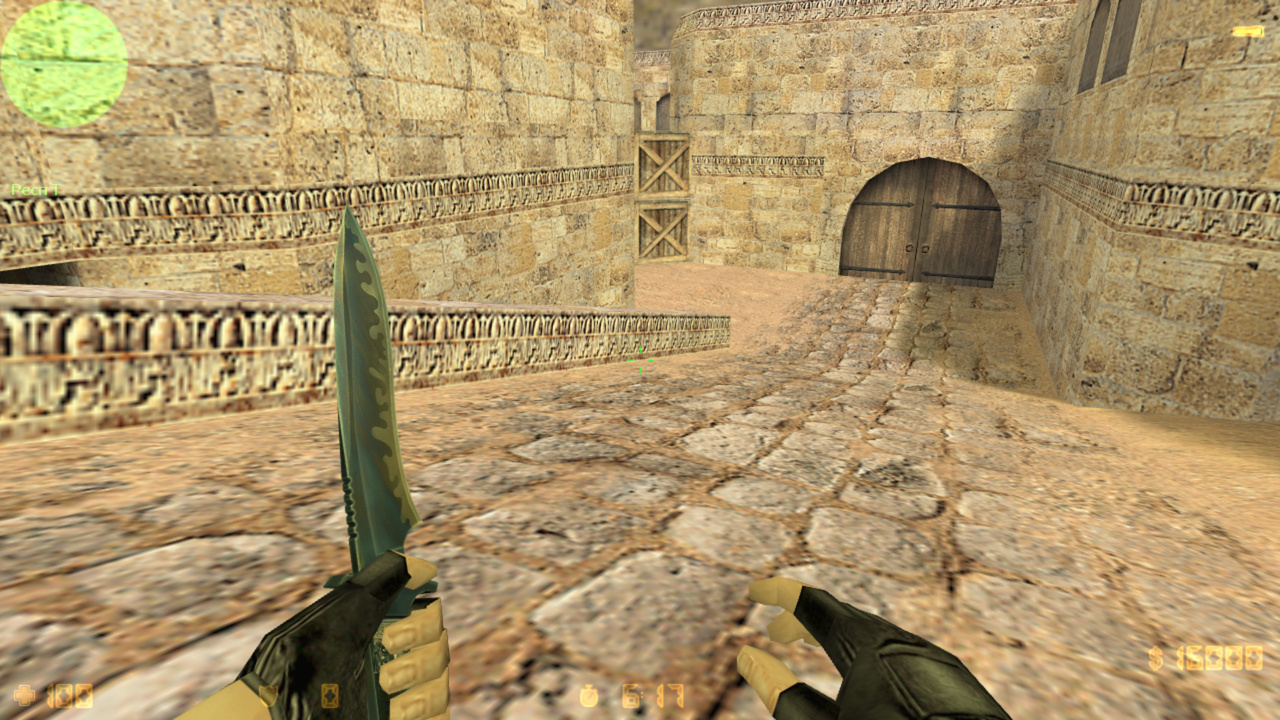Click the armor shield icon
The width and height of the screenshot is (1280, 720).
click(x=267, y=695)
